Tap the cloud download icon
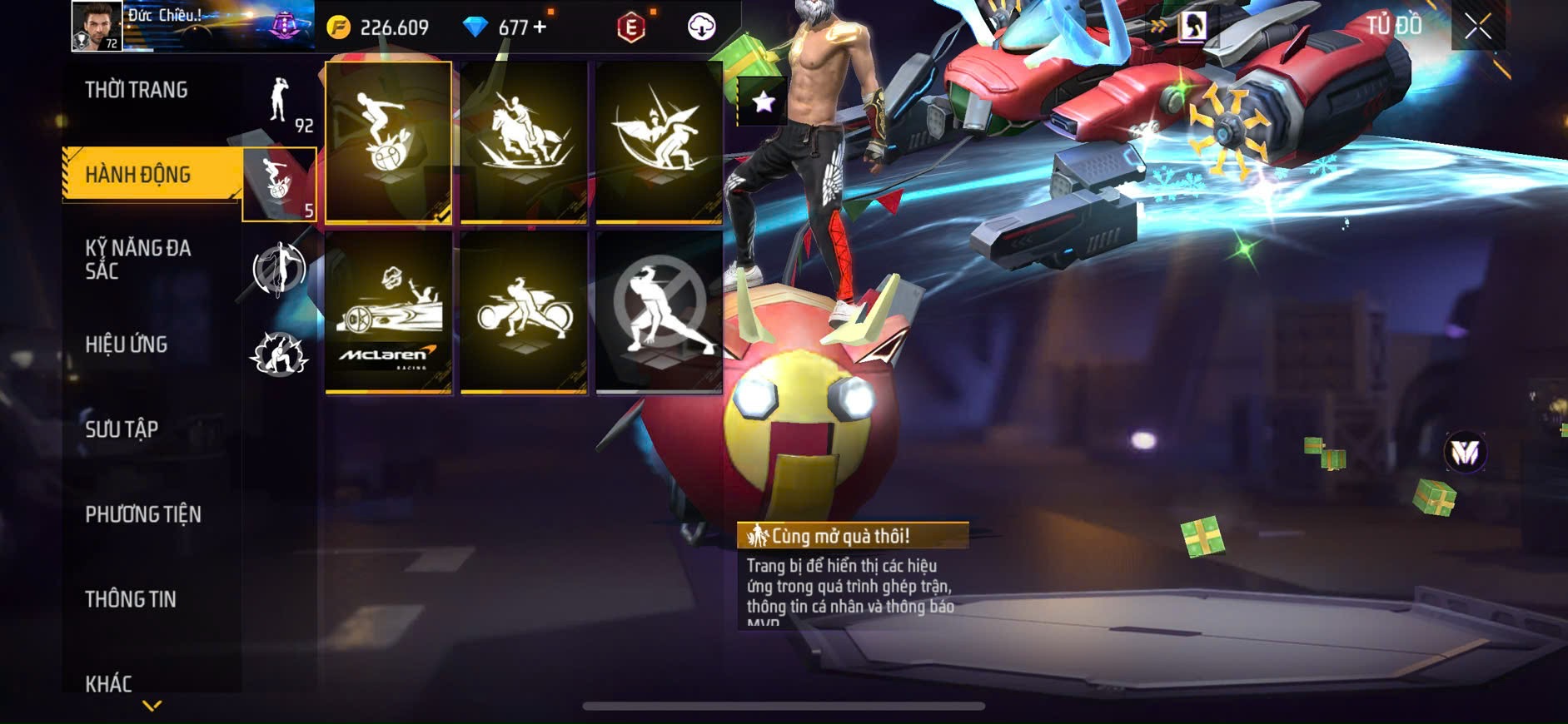The image size is (1568, 724). click(x=701, y=27)
